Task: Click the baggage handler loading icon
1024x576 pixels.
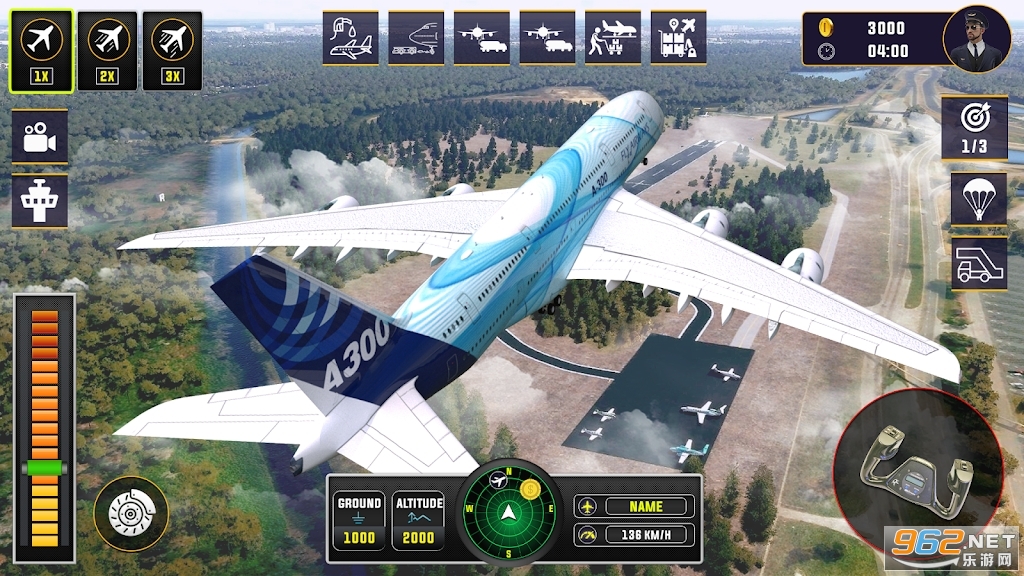Action: (612, 38)
